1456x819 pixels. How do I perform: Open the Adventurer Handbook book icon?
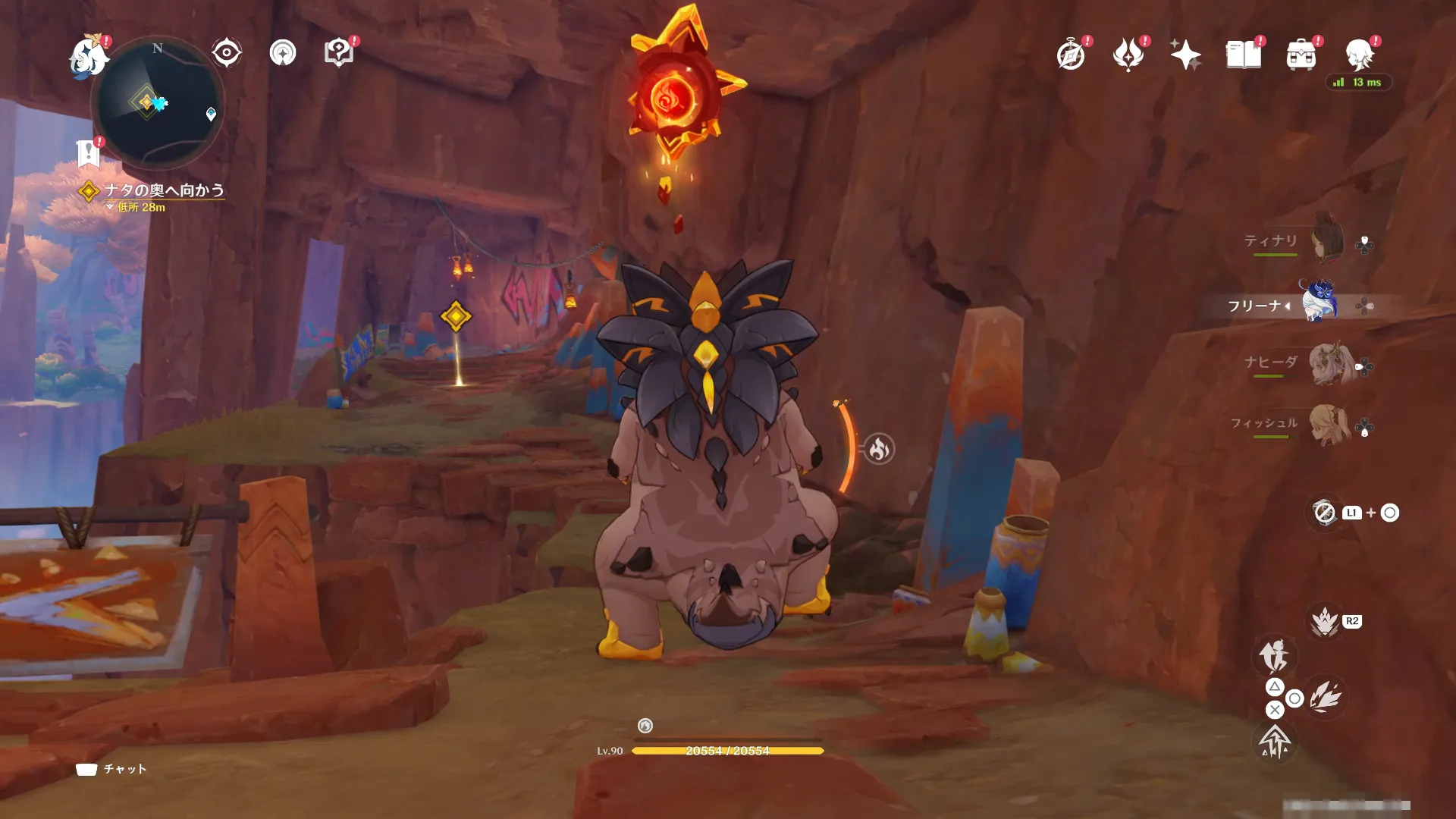(1244, 55)
